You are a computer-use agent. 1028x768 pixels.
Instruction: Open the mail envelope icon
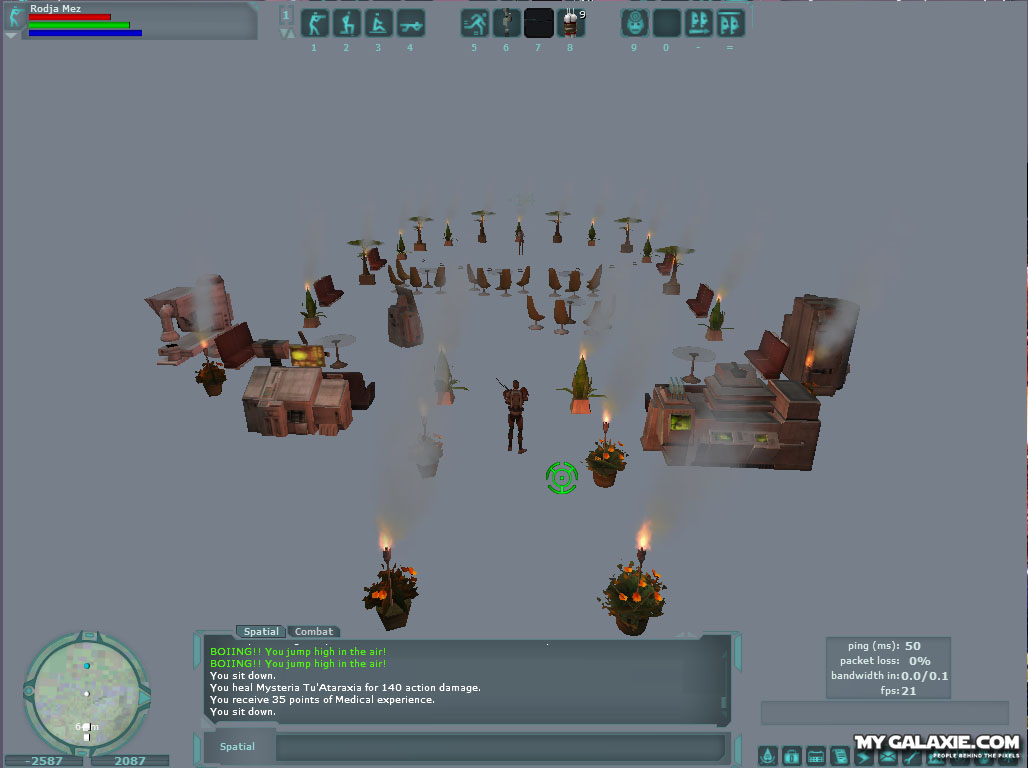coord(888,756)
